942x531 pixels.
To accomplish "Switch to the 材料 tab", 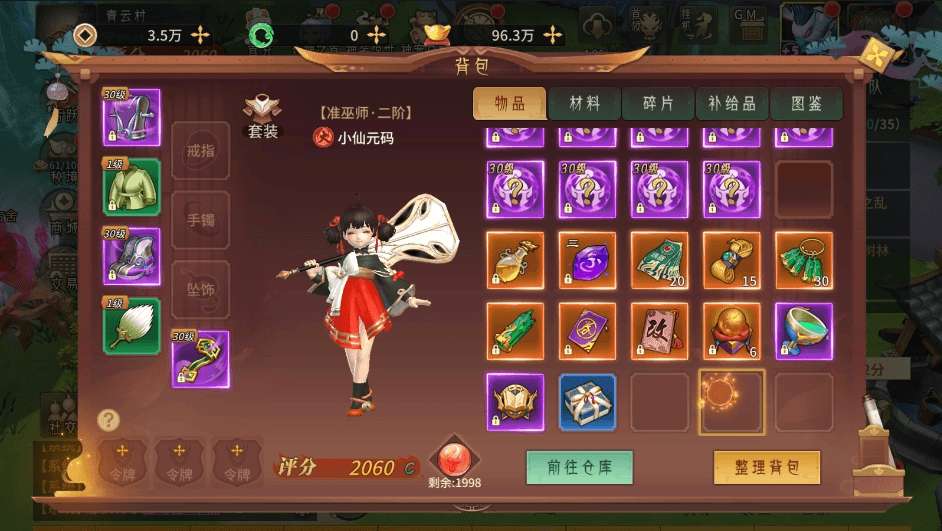I will pyautogui.click(x=584, y=104).
